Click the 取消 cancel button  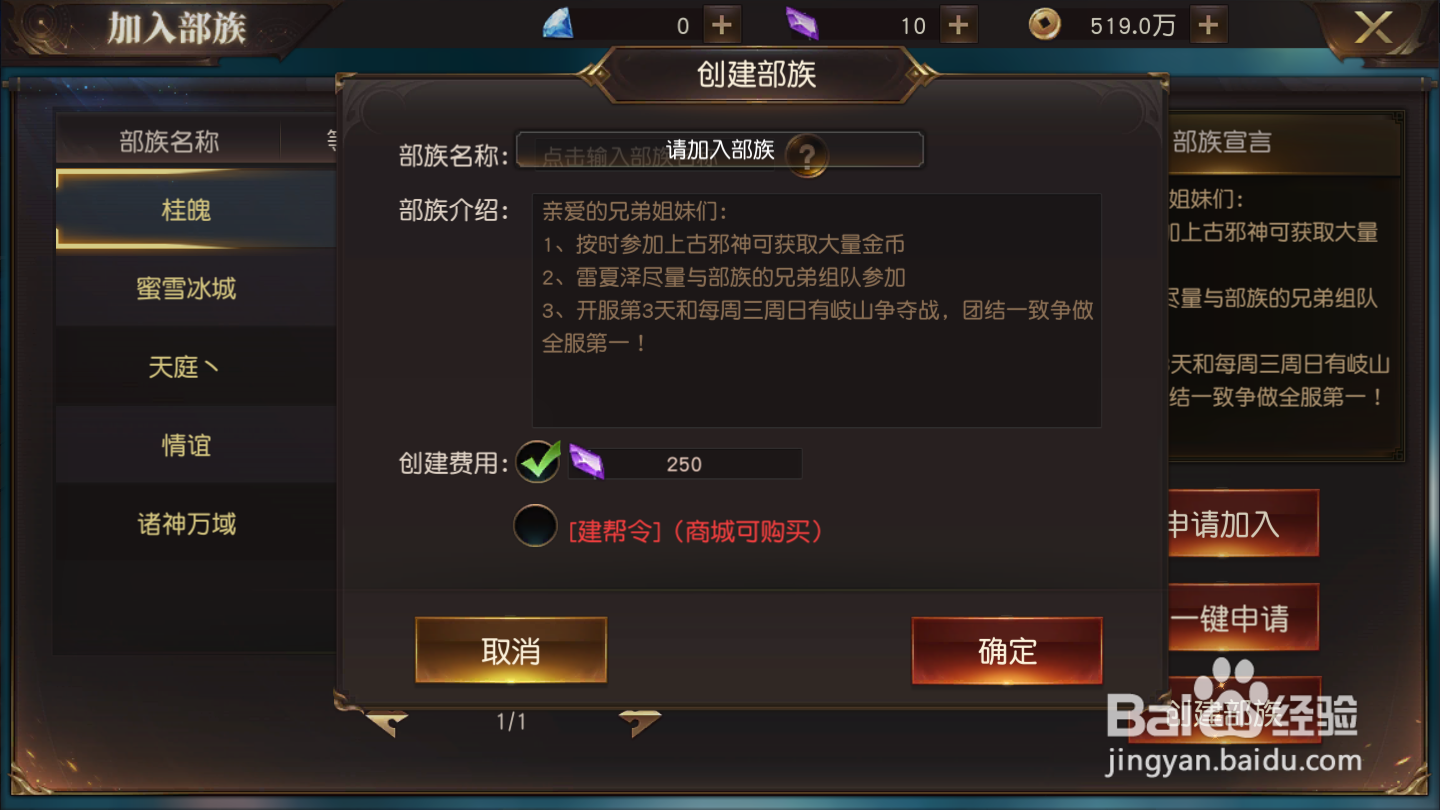[510, 650]
